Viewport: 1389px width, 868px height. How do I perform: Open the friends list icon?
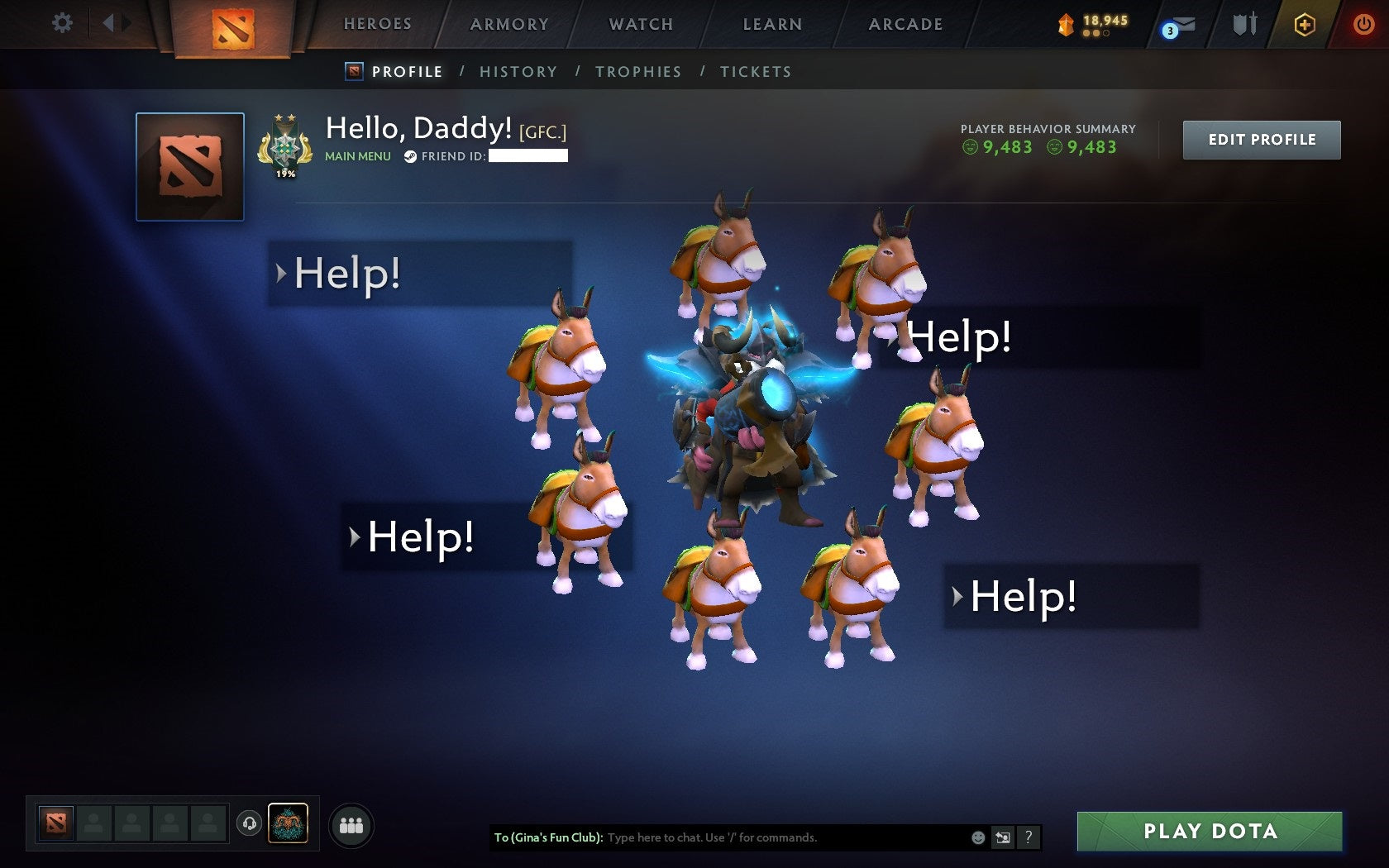pos(351,823)
